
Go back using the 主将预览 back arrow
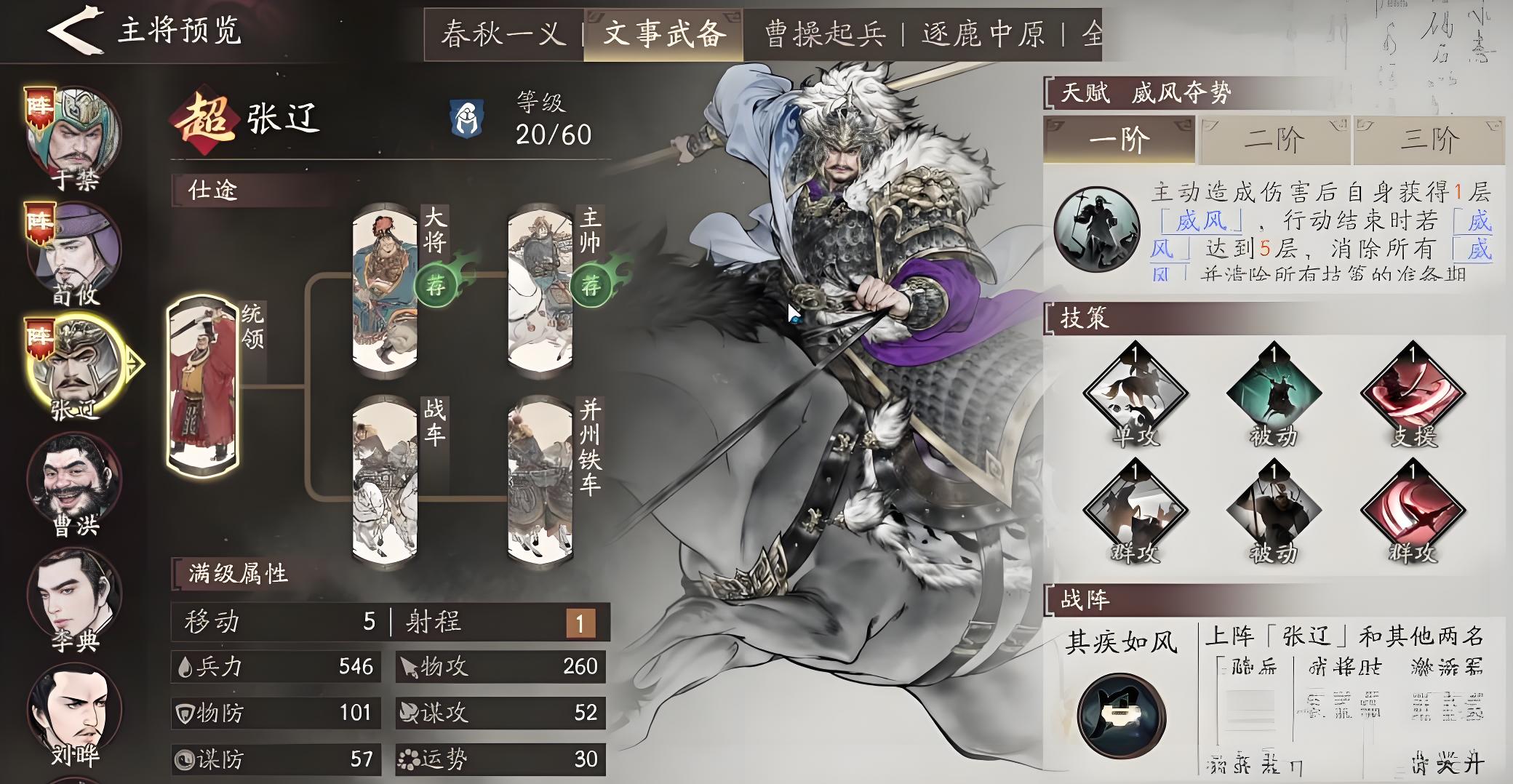(73, 31)
